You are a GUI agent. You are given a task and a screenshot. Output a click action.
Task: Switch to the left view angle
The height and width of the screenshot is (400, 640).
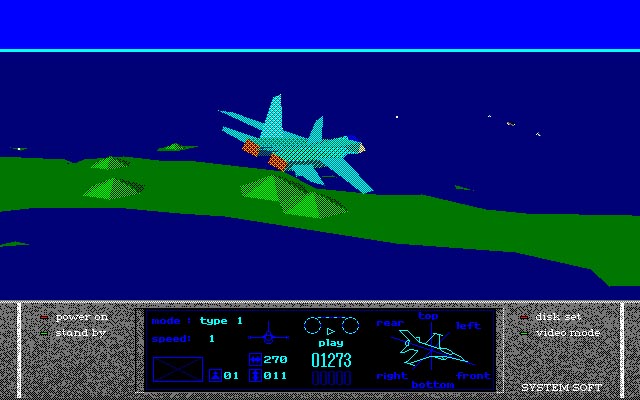pos(468,326)
